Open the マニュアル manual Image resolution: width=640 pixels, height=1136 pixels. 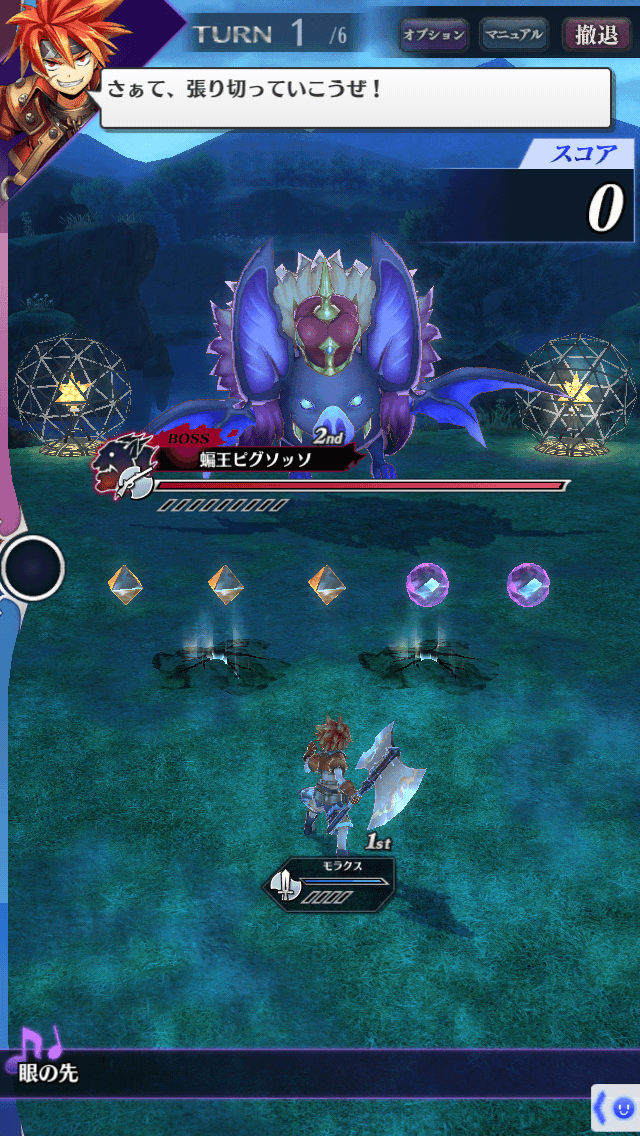(513, 35)
